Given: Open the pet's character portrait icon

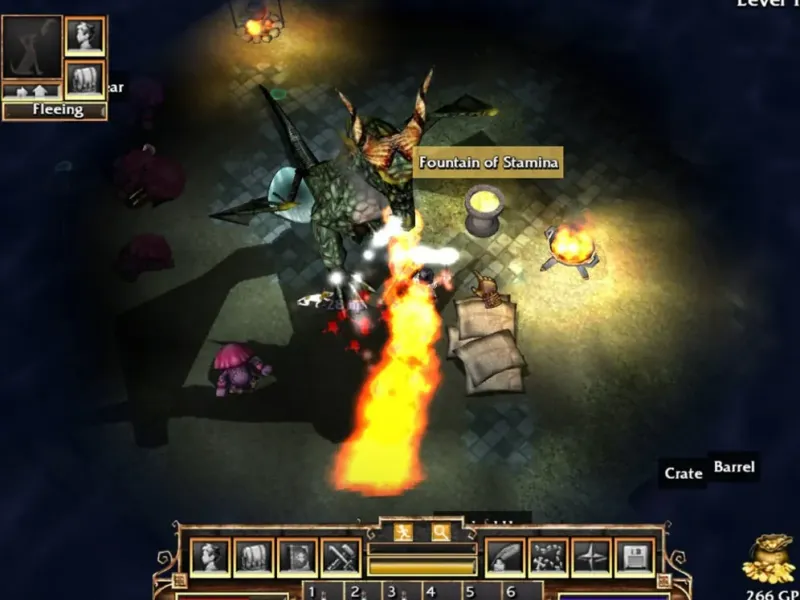Looking at the screenshot, I should click(84, 37).
